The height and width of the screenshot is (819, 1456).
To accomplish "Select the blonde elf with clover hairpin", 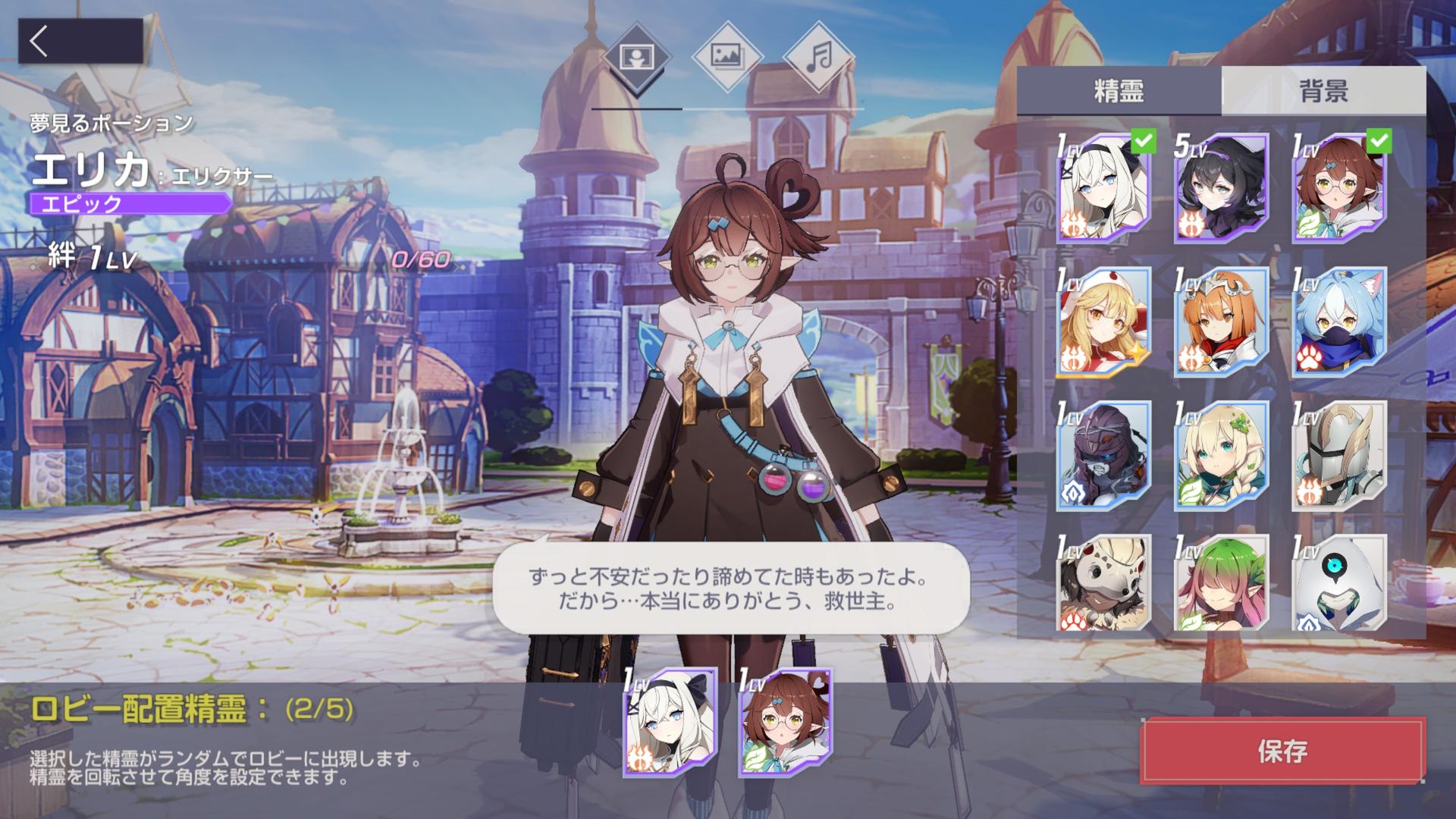I will [1221, 456].
